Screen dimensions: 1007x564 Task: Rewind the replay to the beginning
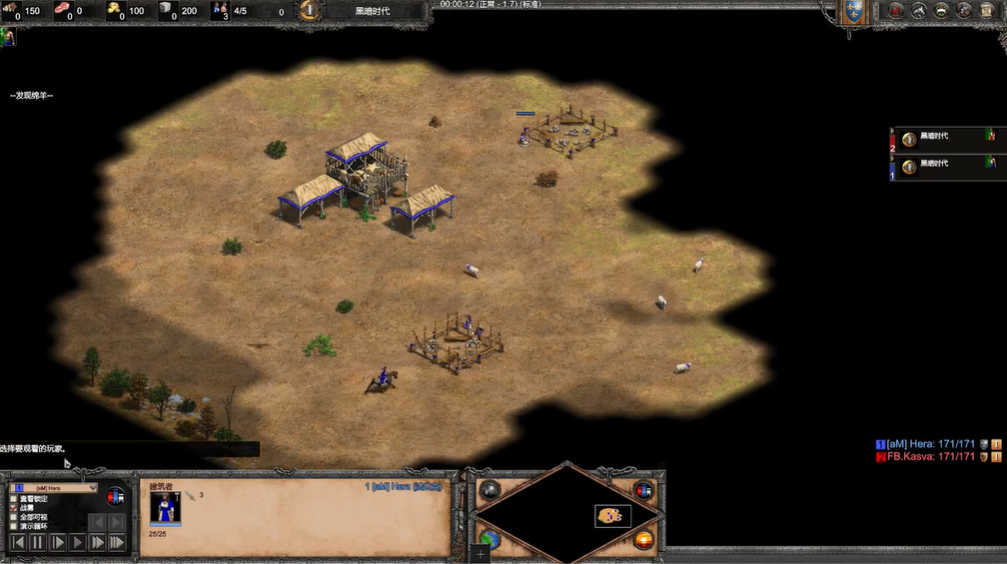click(18, 542)
